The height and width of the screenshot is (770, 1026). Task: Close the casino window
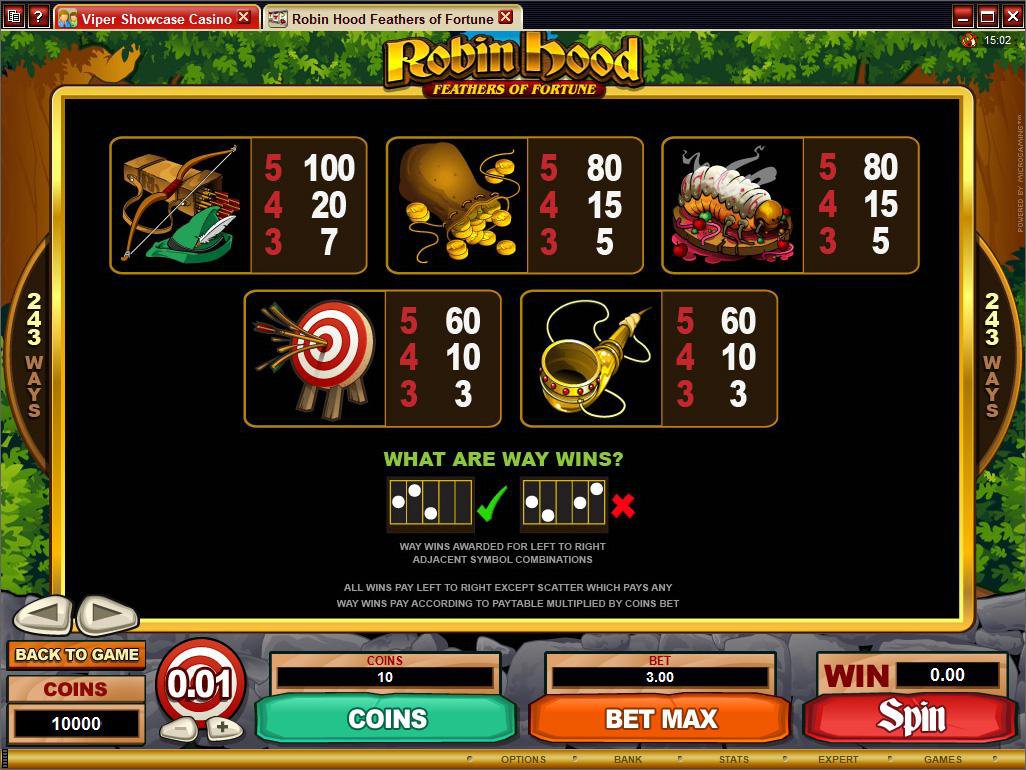click(x=1010, y=16)
